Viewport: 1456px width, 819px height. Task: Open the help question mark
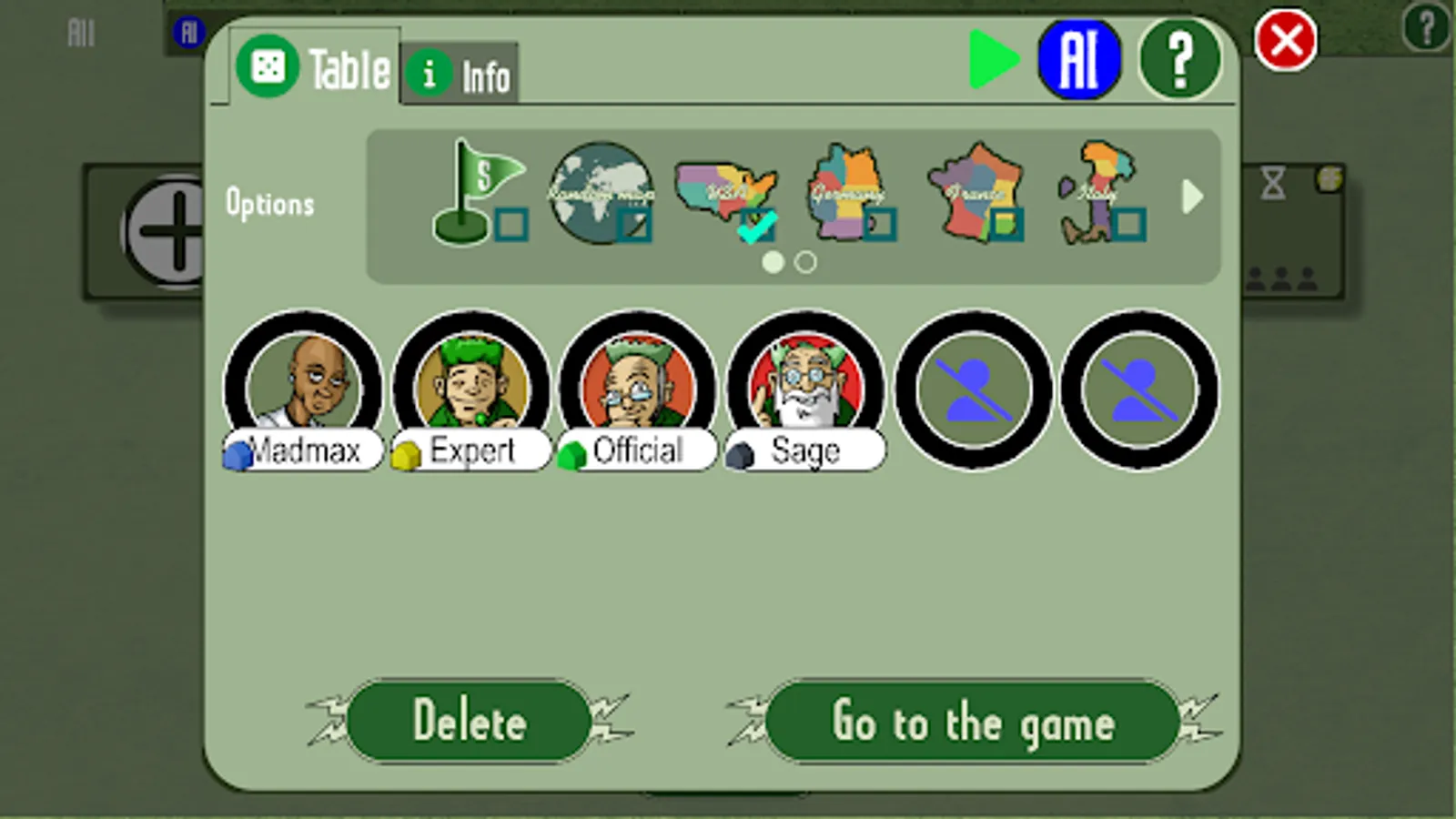(x=1180, y=58)
